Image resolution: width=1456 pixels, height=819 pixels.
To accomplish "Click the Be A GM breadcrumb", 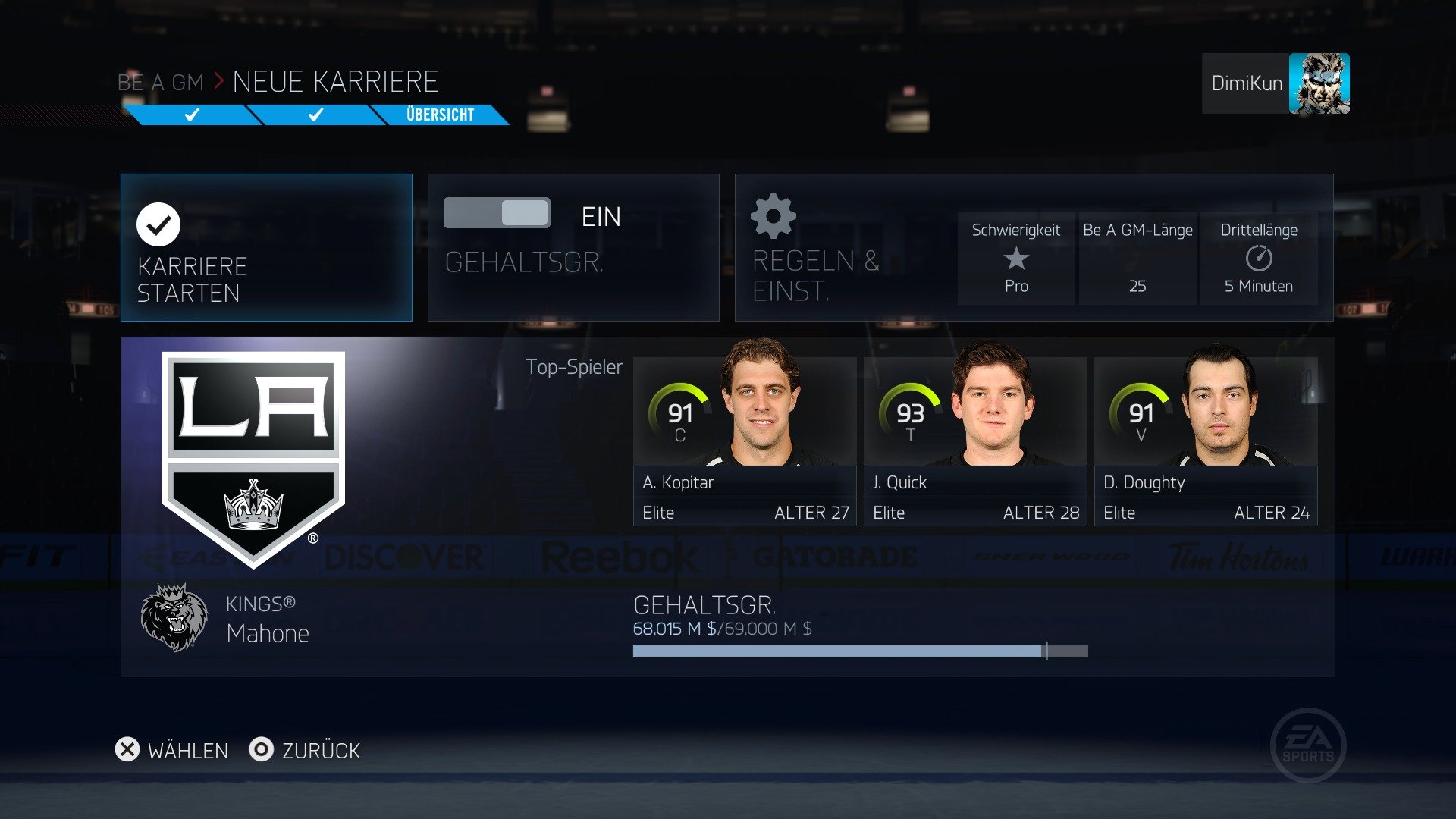I will [159, 81].
